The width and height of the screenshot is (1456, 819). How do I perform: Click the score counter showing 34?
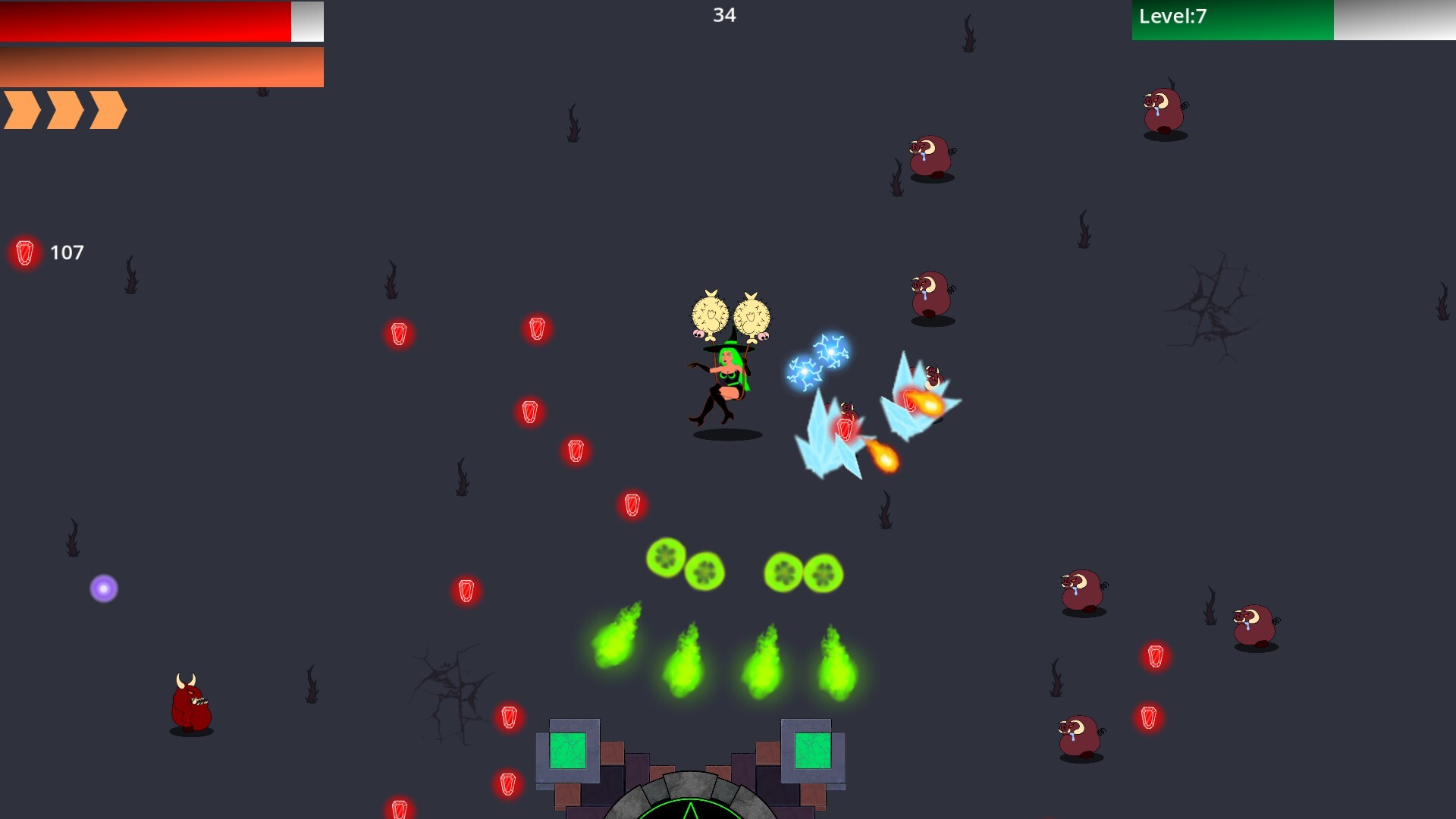(x=725, y=14)
